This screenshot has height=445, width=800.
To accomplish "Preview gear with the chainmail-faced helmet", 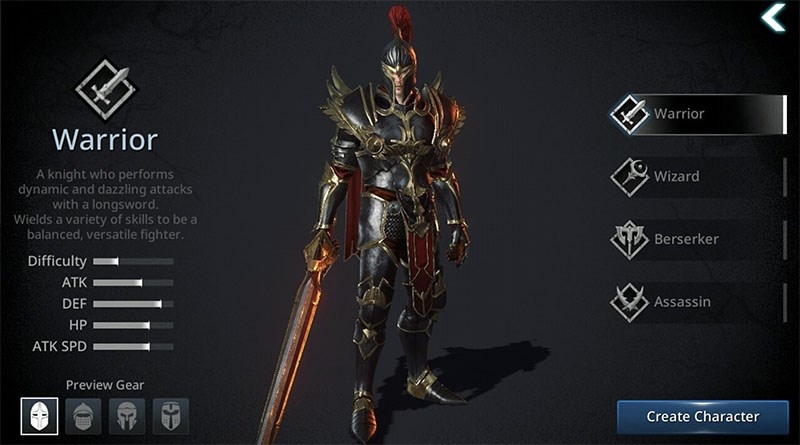I will pos(82,415).
